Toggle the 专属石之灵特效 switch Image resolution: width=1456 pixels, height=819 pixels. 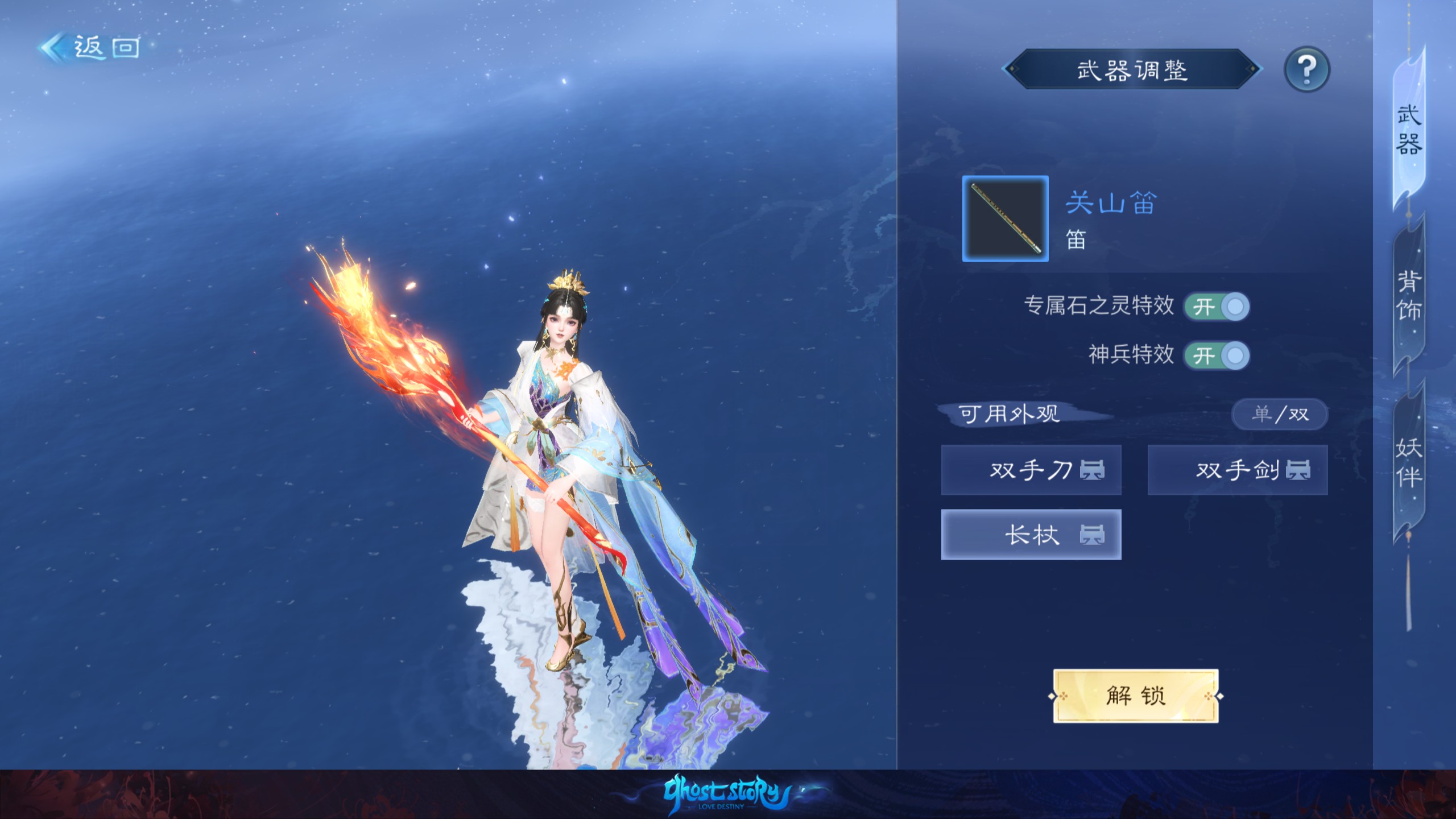1217,307
